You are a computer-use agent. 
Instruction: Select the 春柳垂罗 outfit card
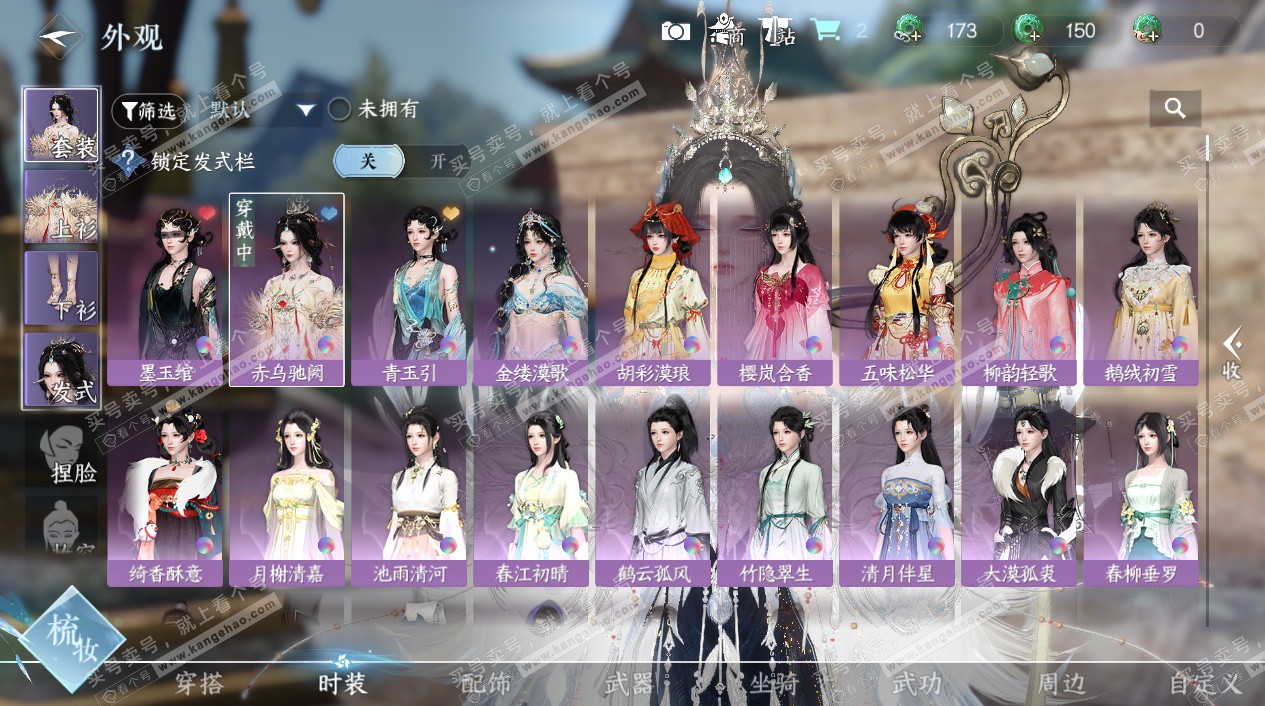1141,492
